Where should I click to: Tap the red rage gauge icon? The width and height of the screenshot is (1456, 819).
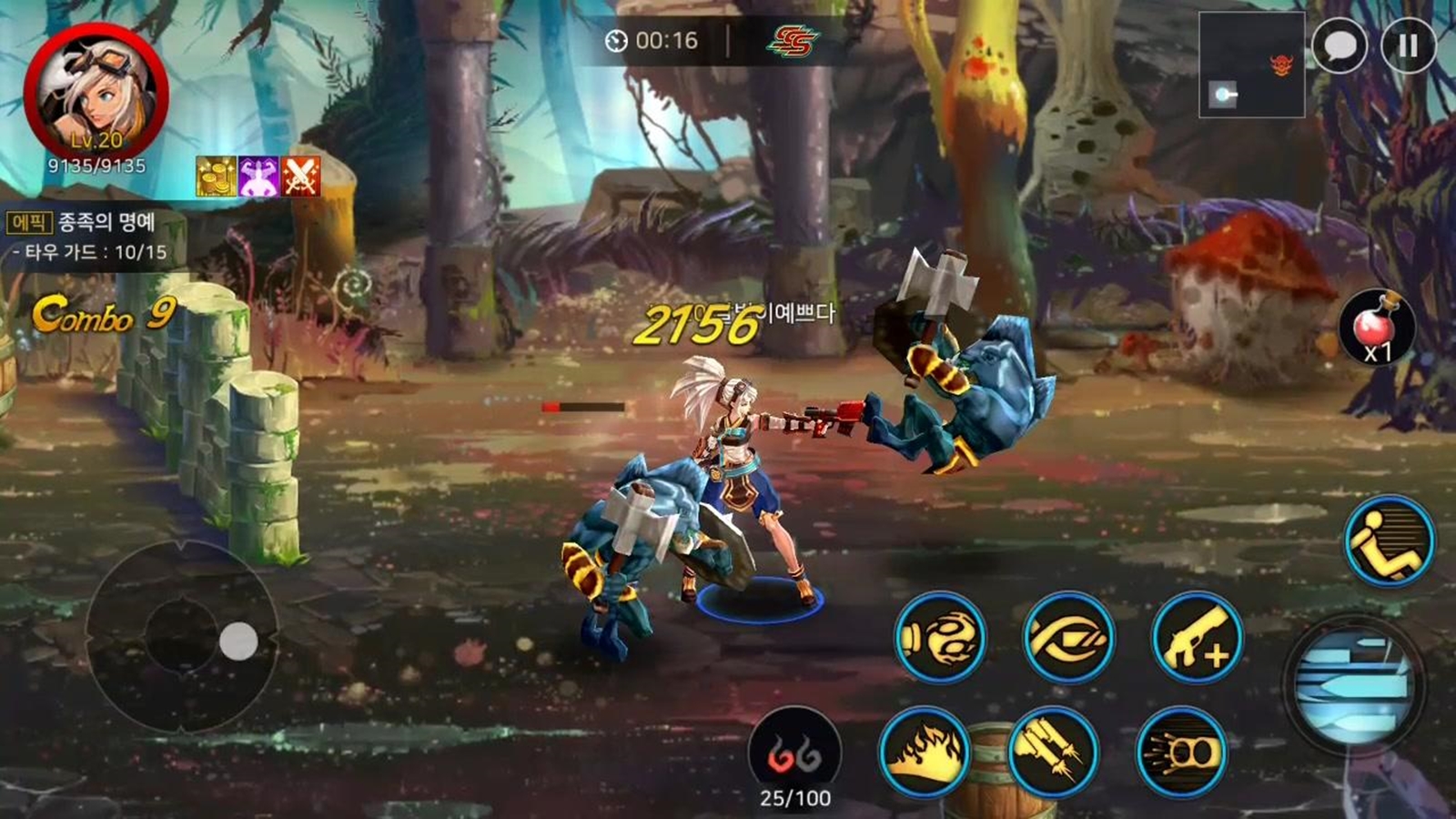point(794,752)
